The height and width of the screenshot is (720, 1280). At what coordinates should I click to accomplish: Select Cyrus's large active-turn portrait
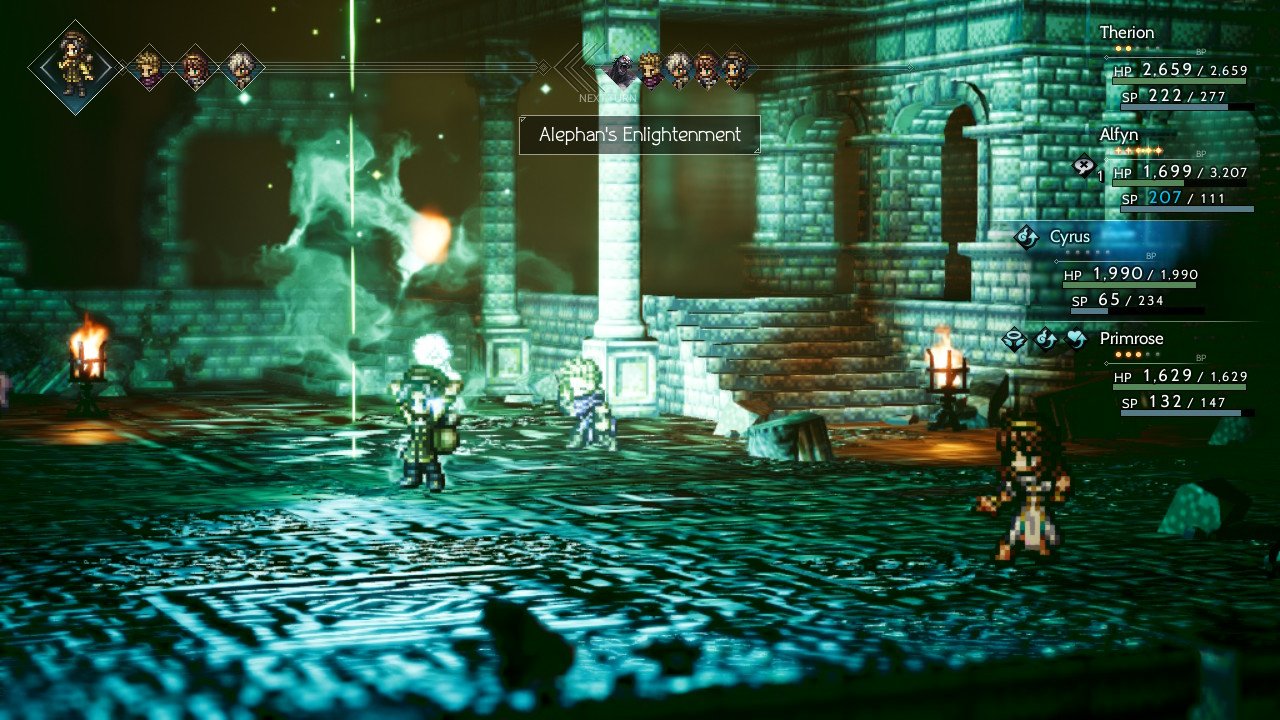(74, 66)
